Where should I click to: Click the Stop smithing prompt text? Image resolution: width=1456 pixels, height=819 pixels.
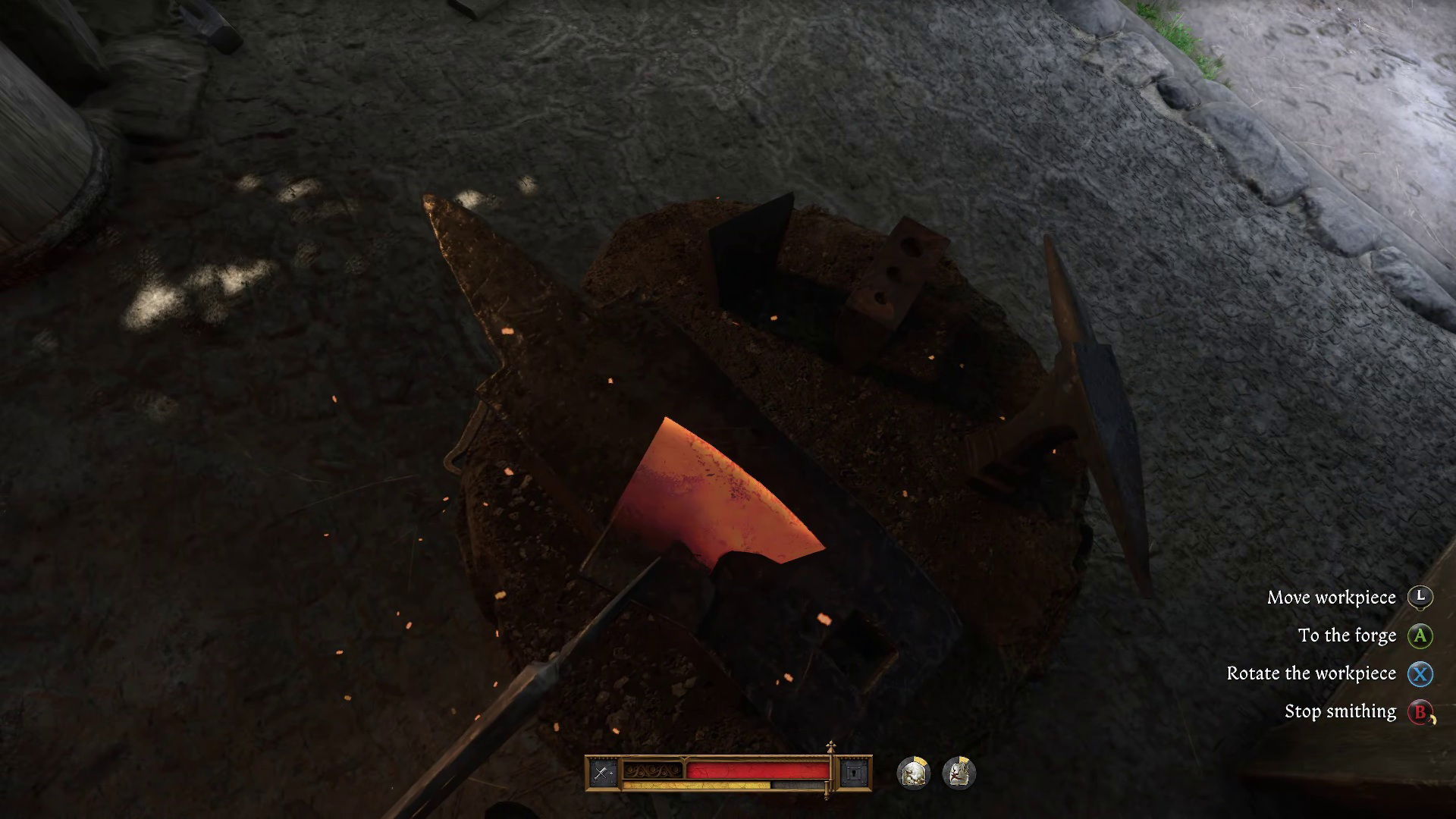[1339, 711]
